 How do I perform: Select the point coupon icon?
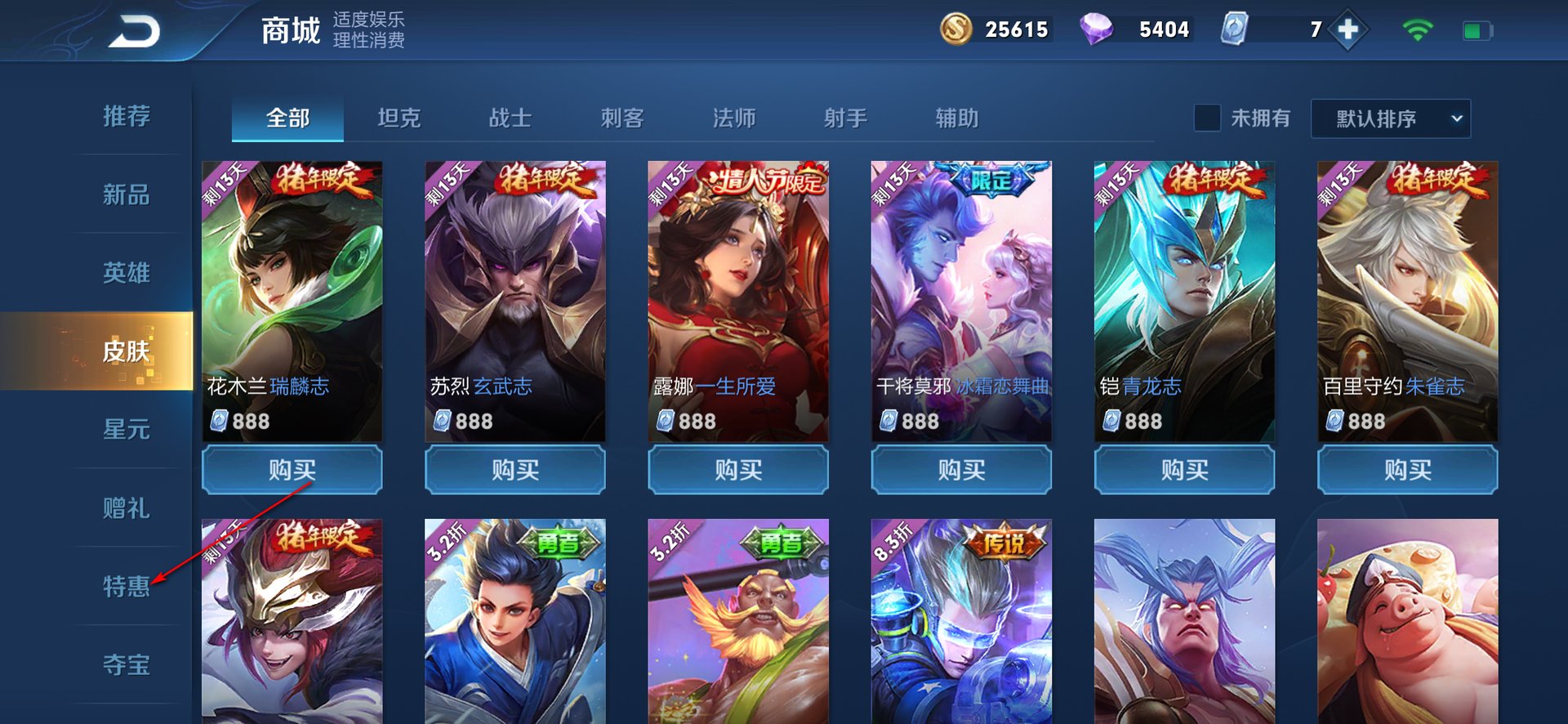[1235, 29]
